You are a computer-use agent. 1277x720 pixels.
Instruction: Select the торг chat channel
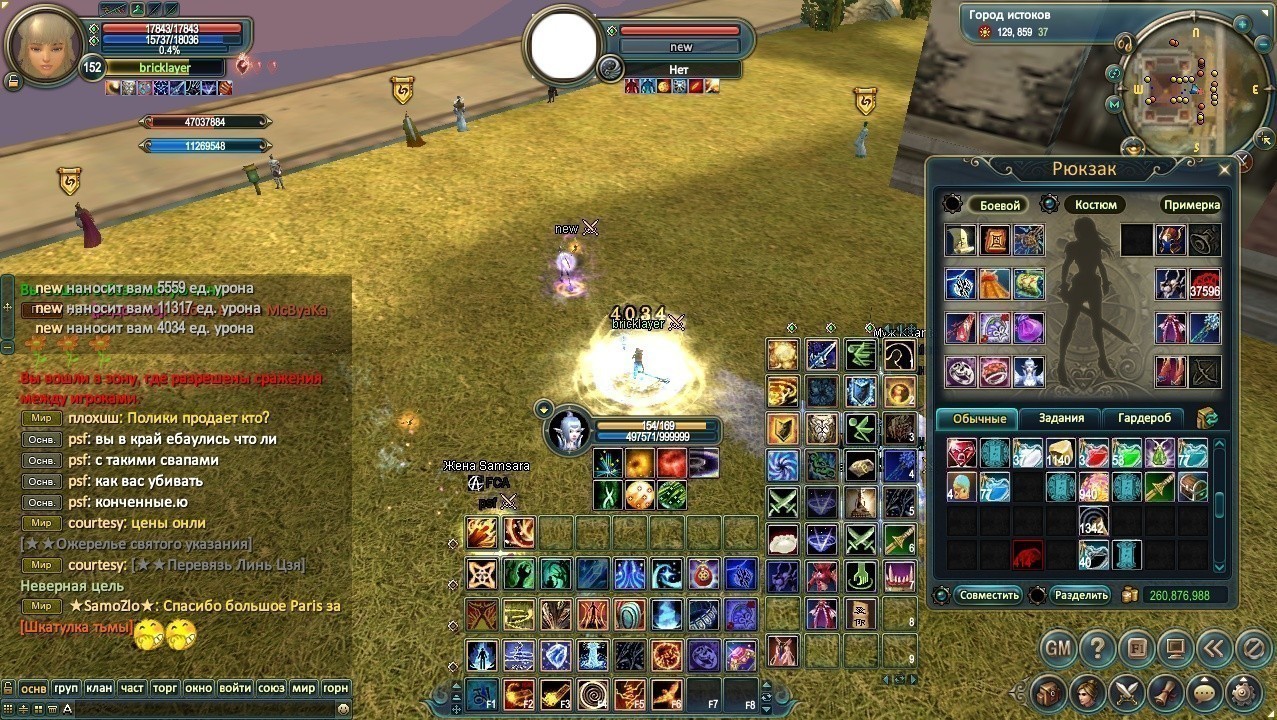[165, 688]
